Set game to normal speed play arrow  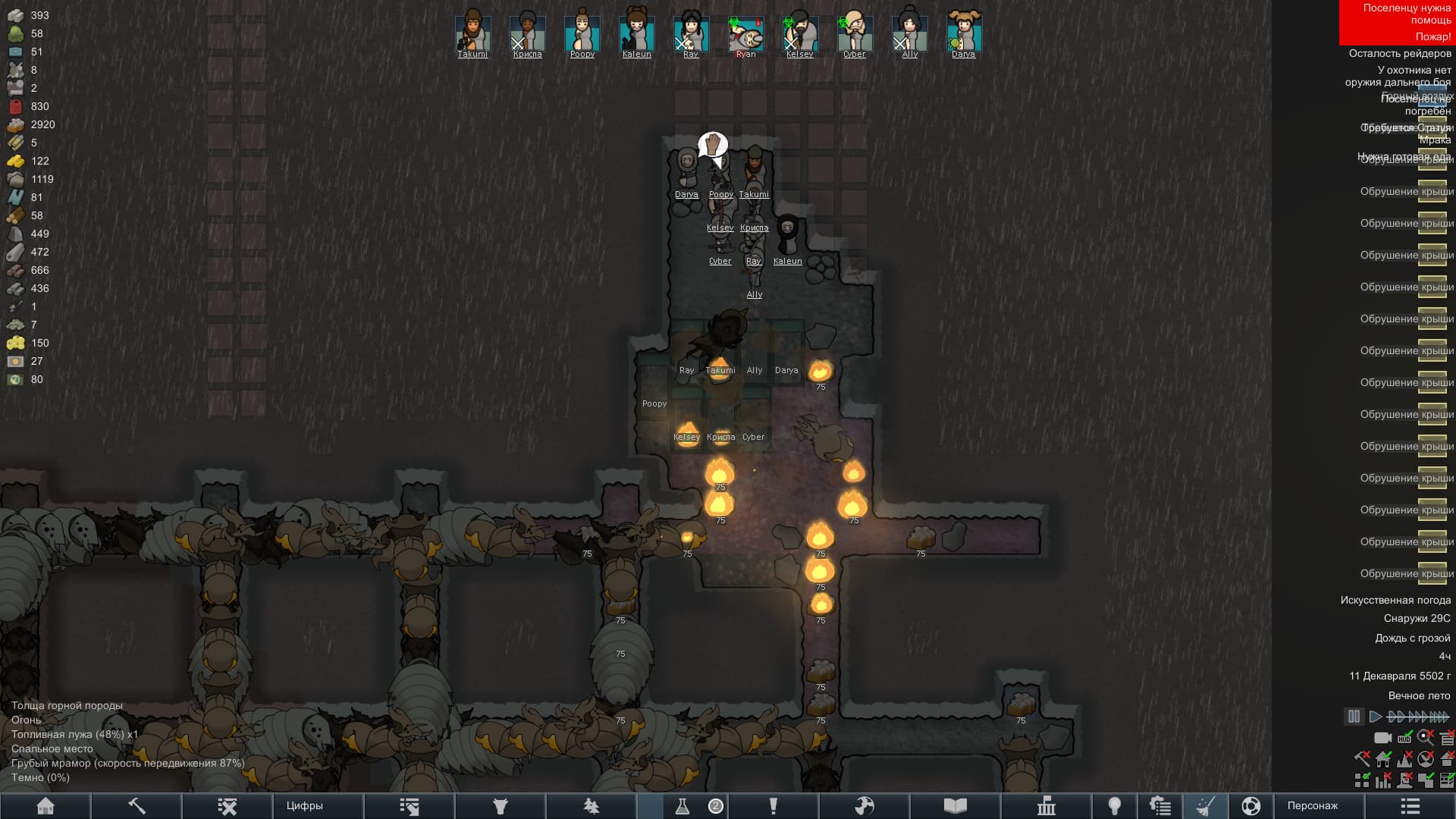tap(1375, 716)
